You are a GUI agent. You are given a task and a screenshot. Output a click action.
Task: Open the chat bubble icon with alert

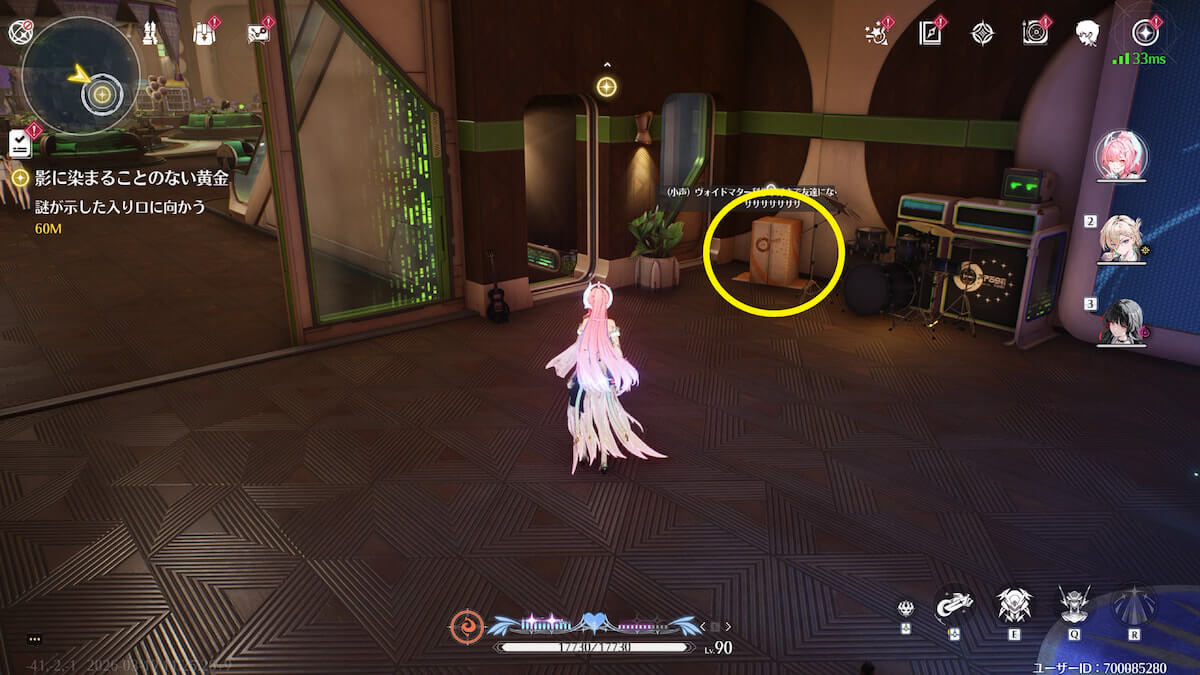click(x=259, y=33)
